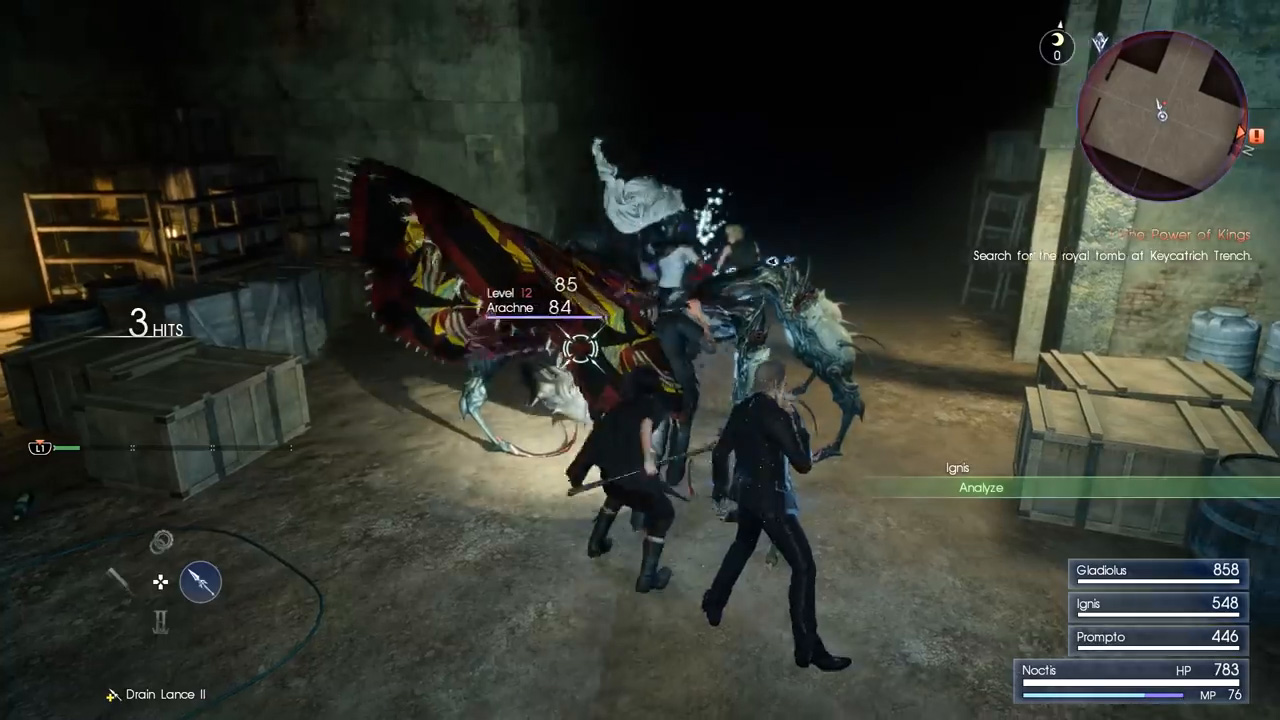
Task: Select the equipped Drain Lance weapon slot
Action: click(x=200, y=581)
